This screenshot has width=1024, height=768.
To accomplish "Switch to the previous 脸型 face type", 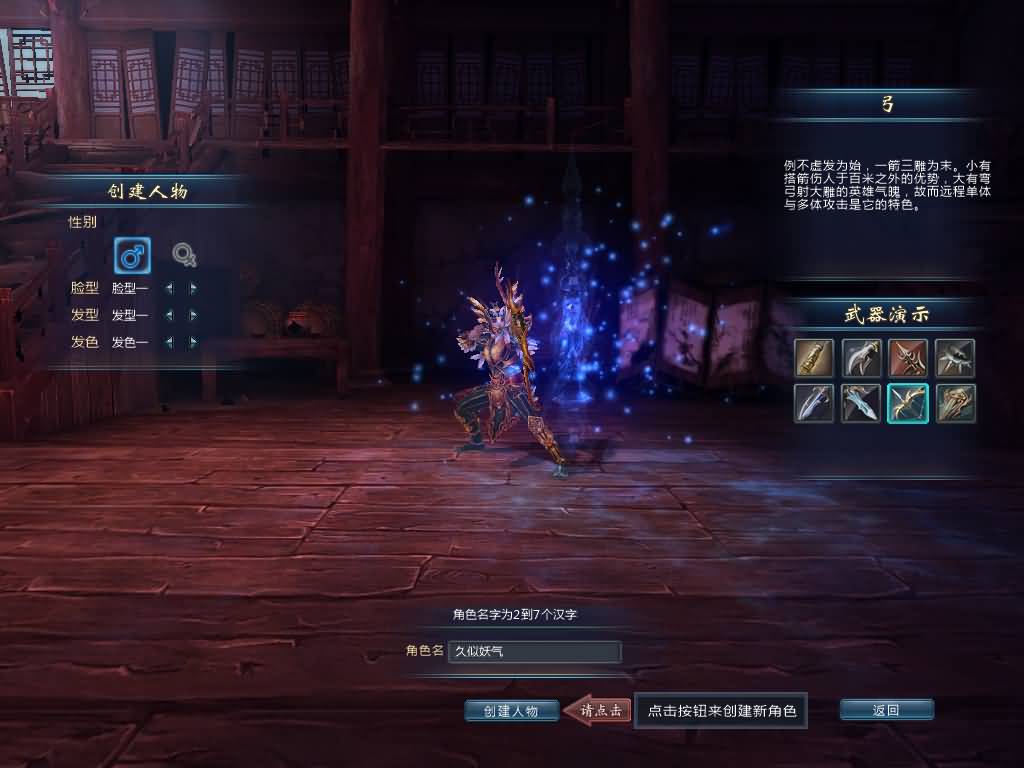I will tap(168, 288).
